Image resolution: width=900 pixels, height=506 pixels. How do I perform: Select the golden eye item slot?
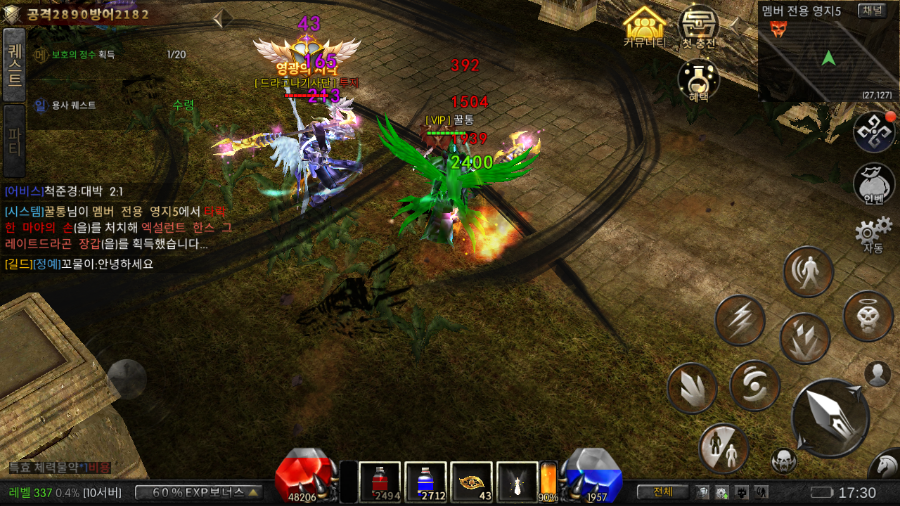pos(471,481)
